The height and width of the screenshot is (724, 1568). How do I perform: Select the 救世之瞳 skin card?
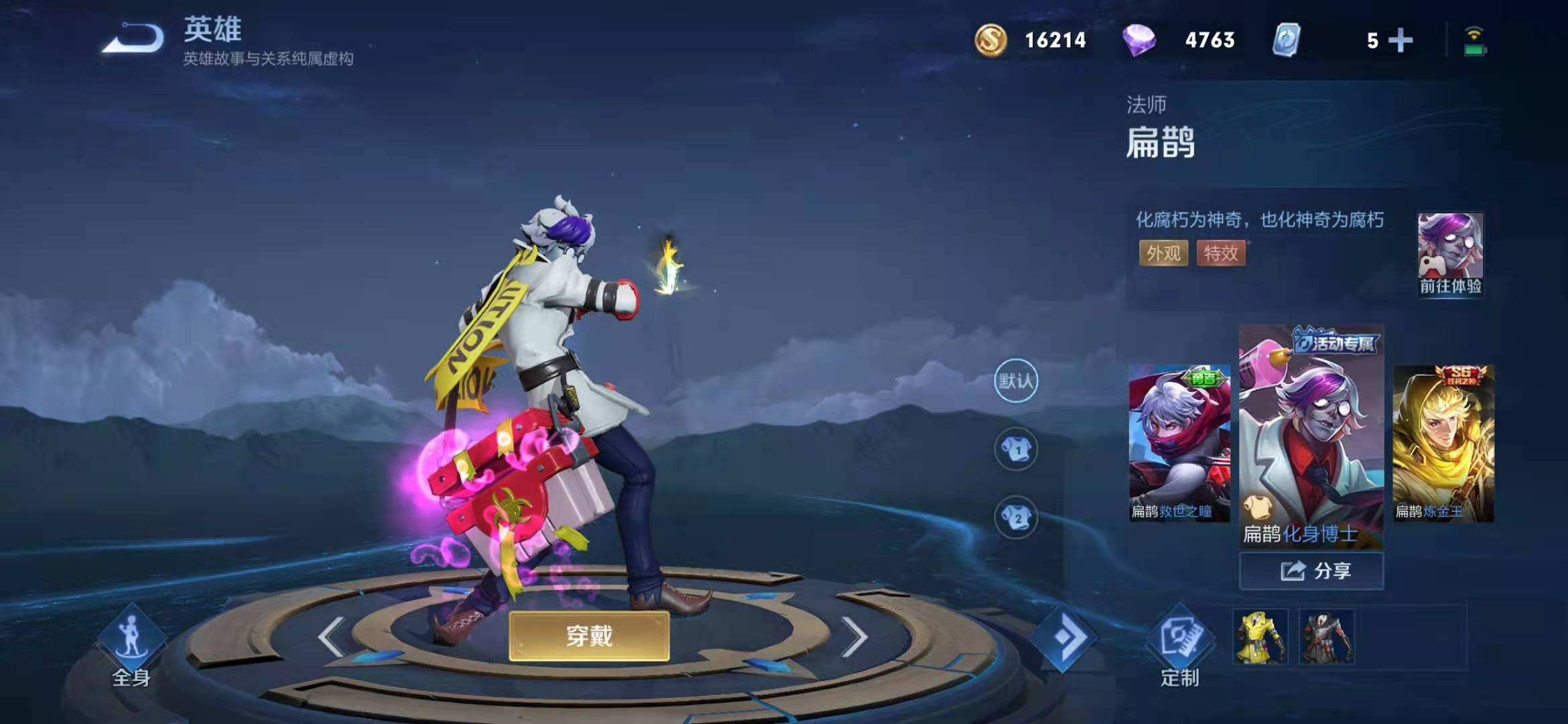click(1179, 443)
